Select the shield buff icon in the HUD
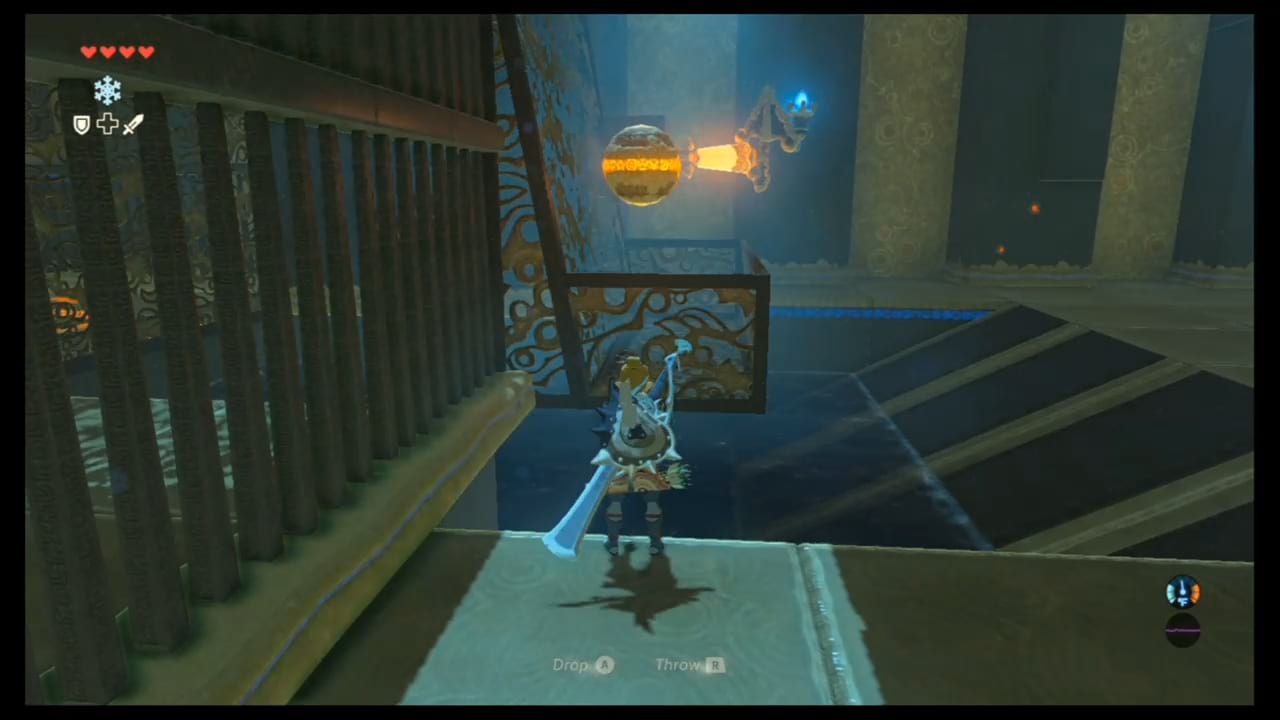Screen dimensions: 1280x720 [81, 124]
